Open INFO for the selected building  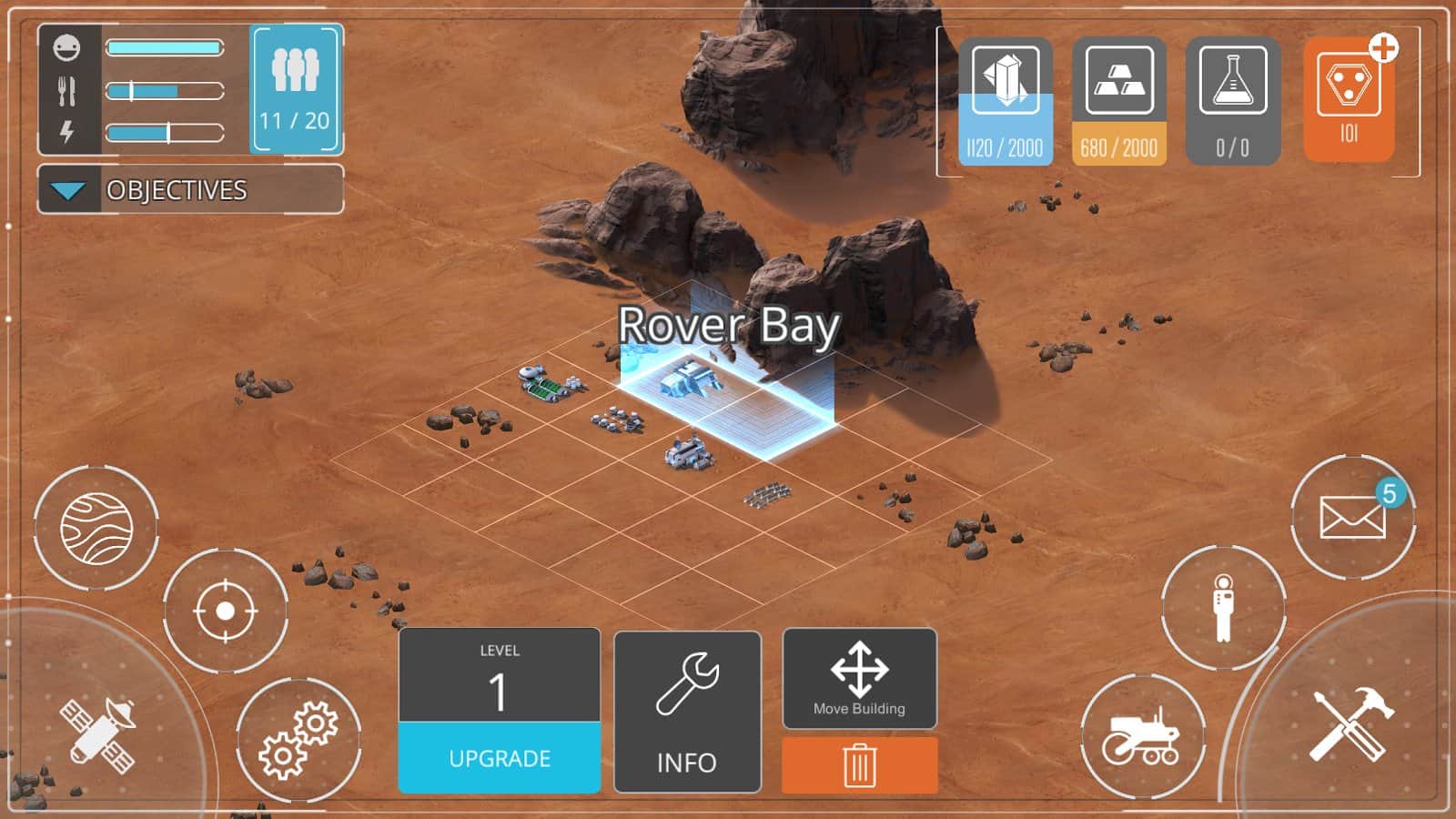point(686,710)
